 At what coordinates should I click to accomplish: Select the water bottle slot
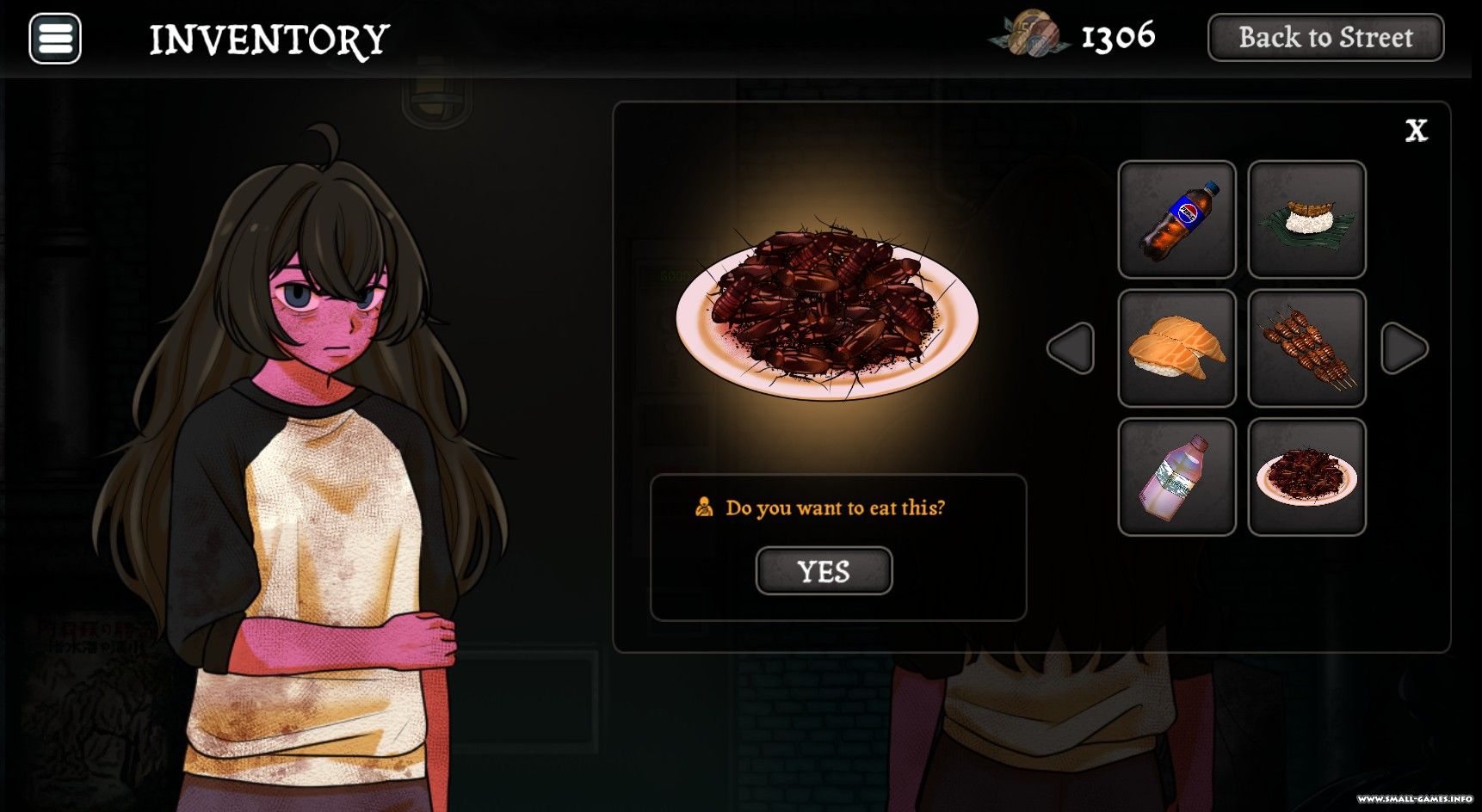click(x=1176, y=477)
